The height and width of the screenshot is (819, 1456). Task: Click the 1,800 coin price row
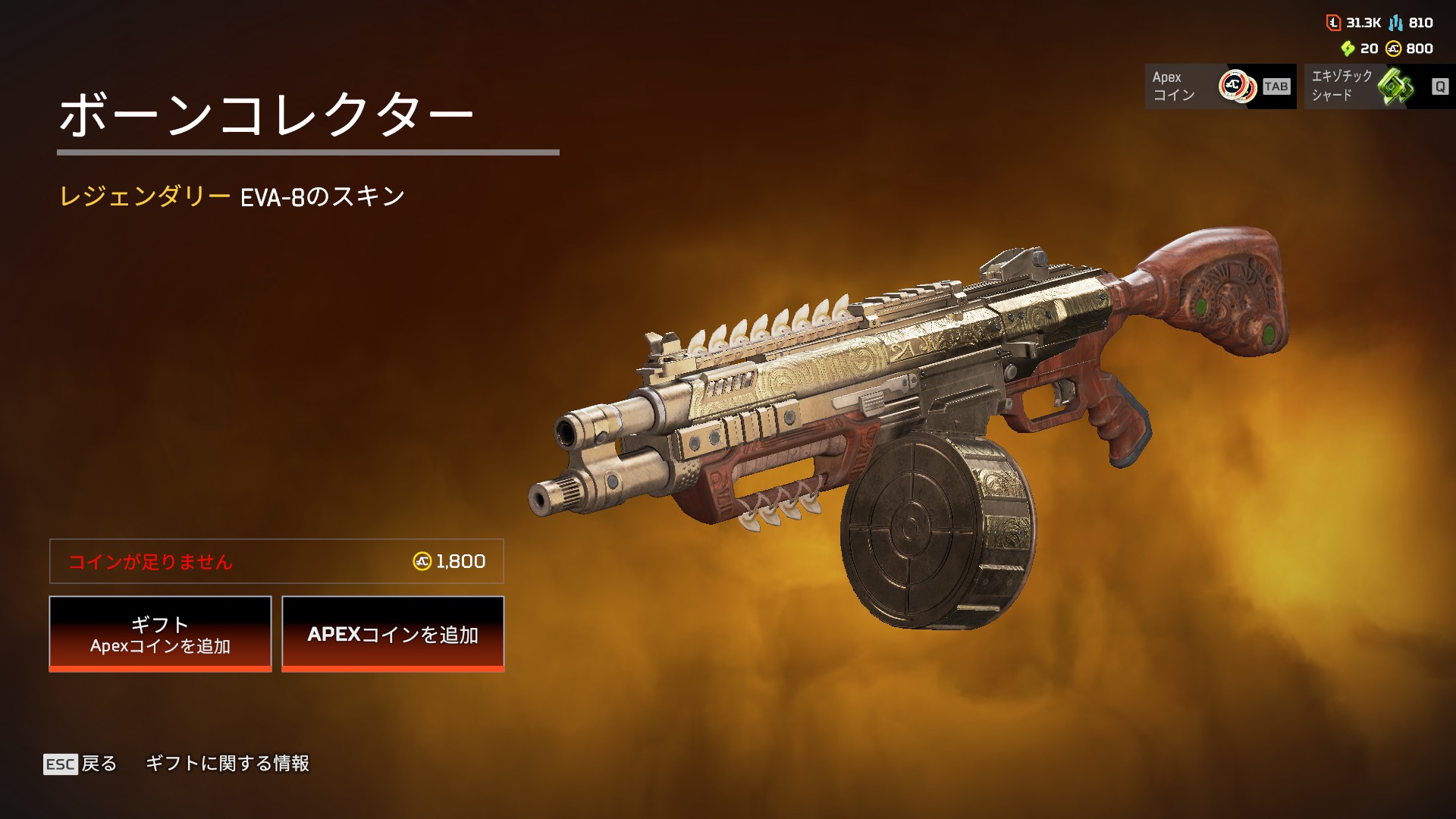pyautogui.click(x=276, y=561)
